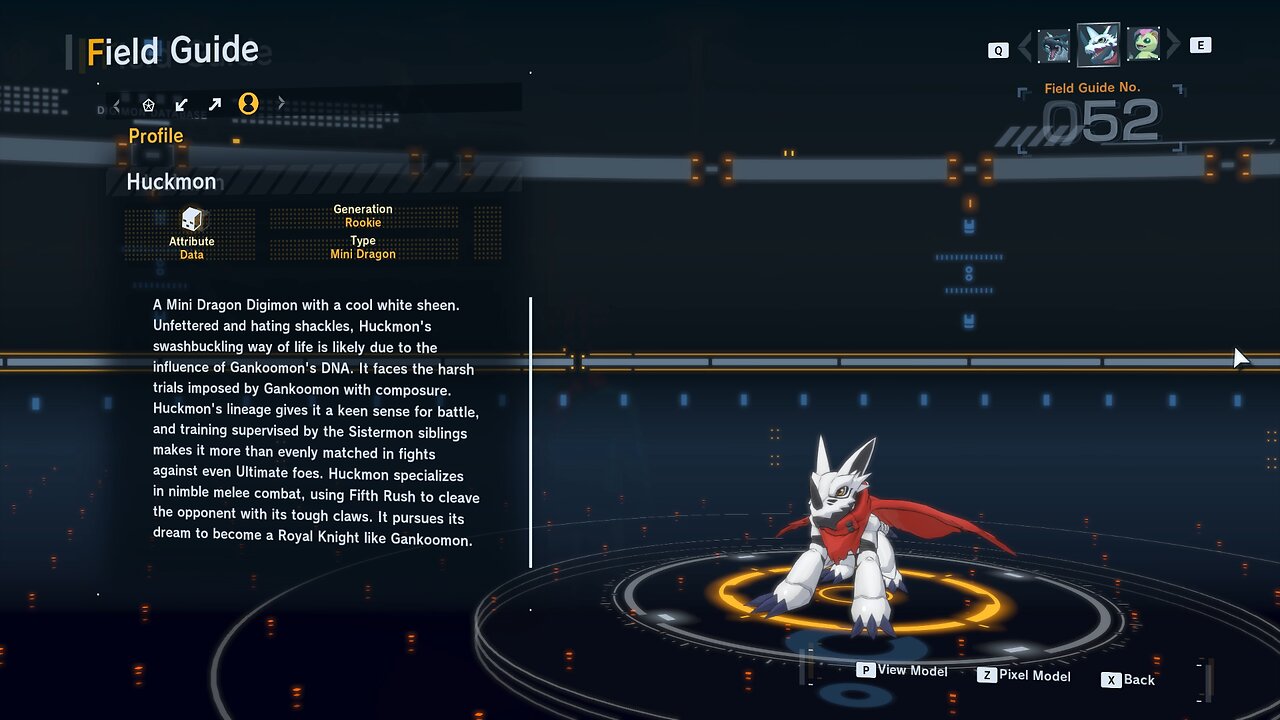Select the blue dragon Digimon thumbnail
Image resolution: width=1280 pixels, height=720 pixels.
click(x=1054, y=46)
